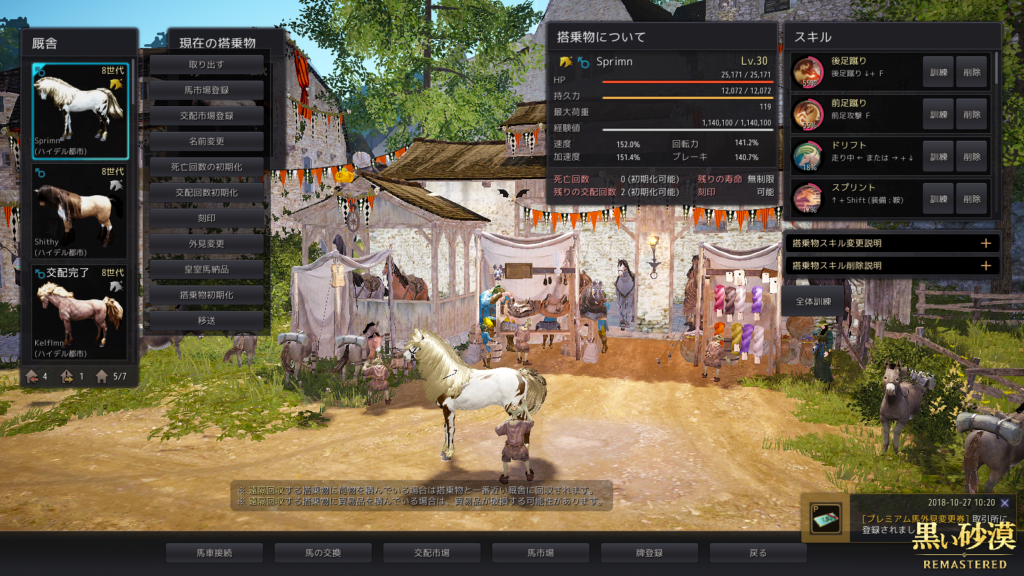Reset death count with 死亡回数の初期化
1024x576 pixels.
(x=207, y=167)
